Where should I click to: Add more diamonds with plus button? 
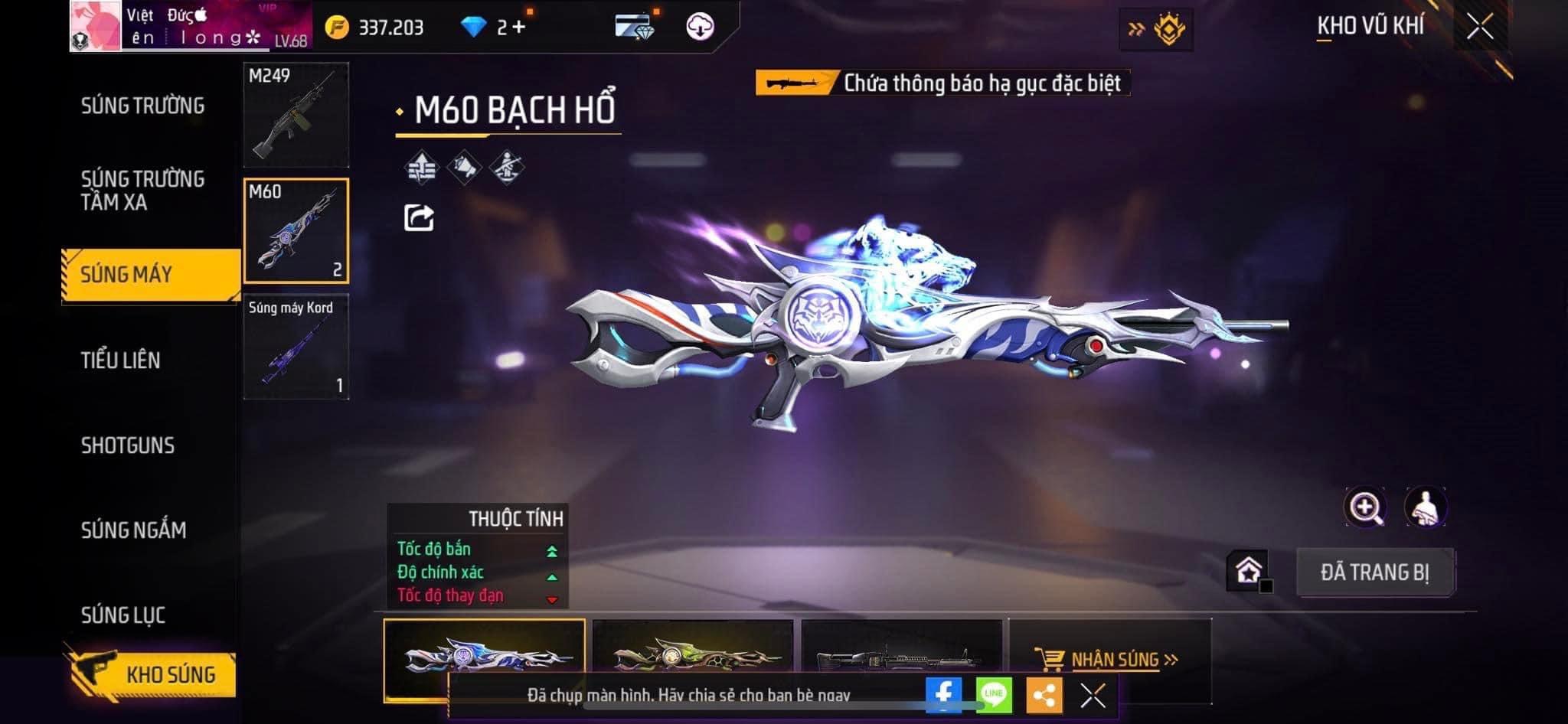519,28
